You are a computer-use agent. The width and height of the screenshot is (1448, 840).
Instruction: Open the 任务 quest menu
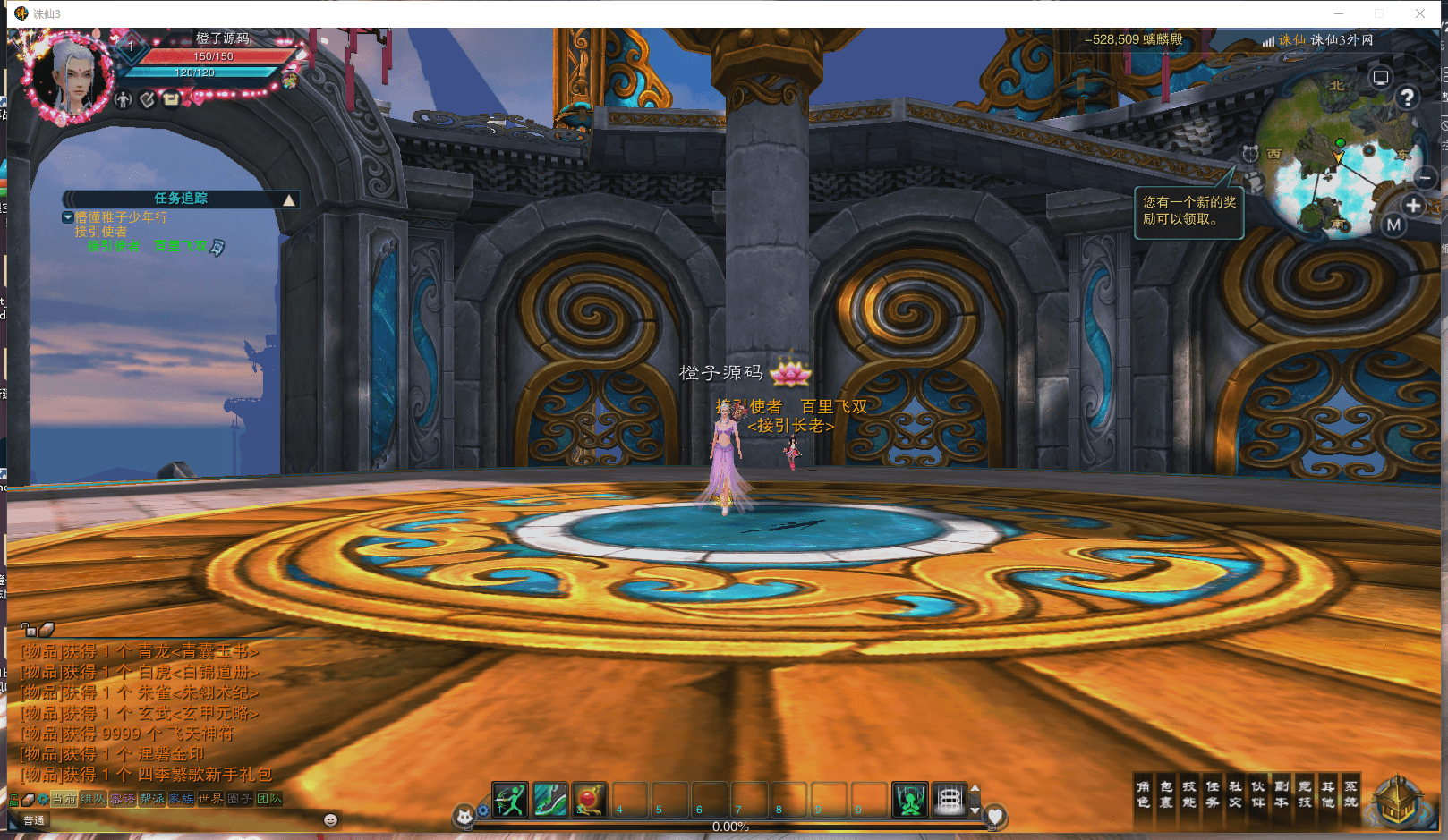point(1213,794)
